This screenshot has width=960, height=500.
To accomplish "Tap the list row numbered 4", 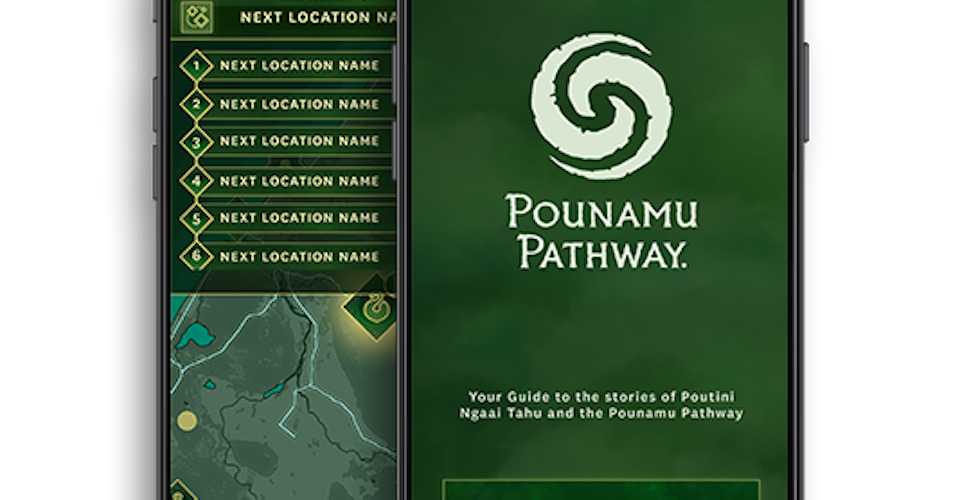I will coord(290,181).
